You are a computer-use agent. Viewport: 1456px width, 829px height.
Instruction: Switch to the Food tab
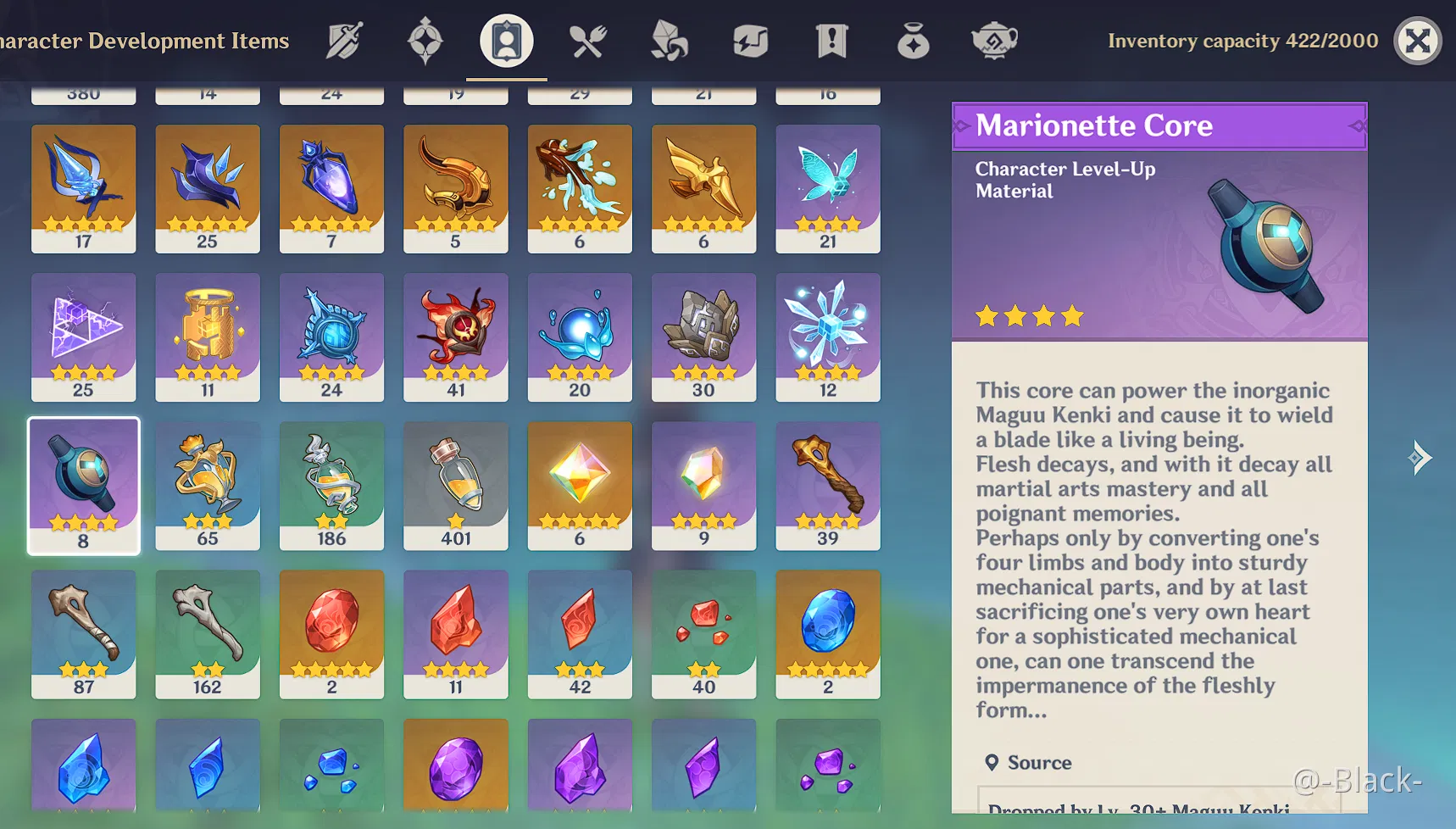coord(587,41)
